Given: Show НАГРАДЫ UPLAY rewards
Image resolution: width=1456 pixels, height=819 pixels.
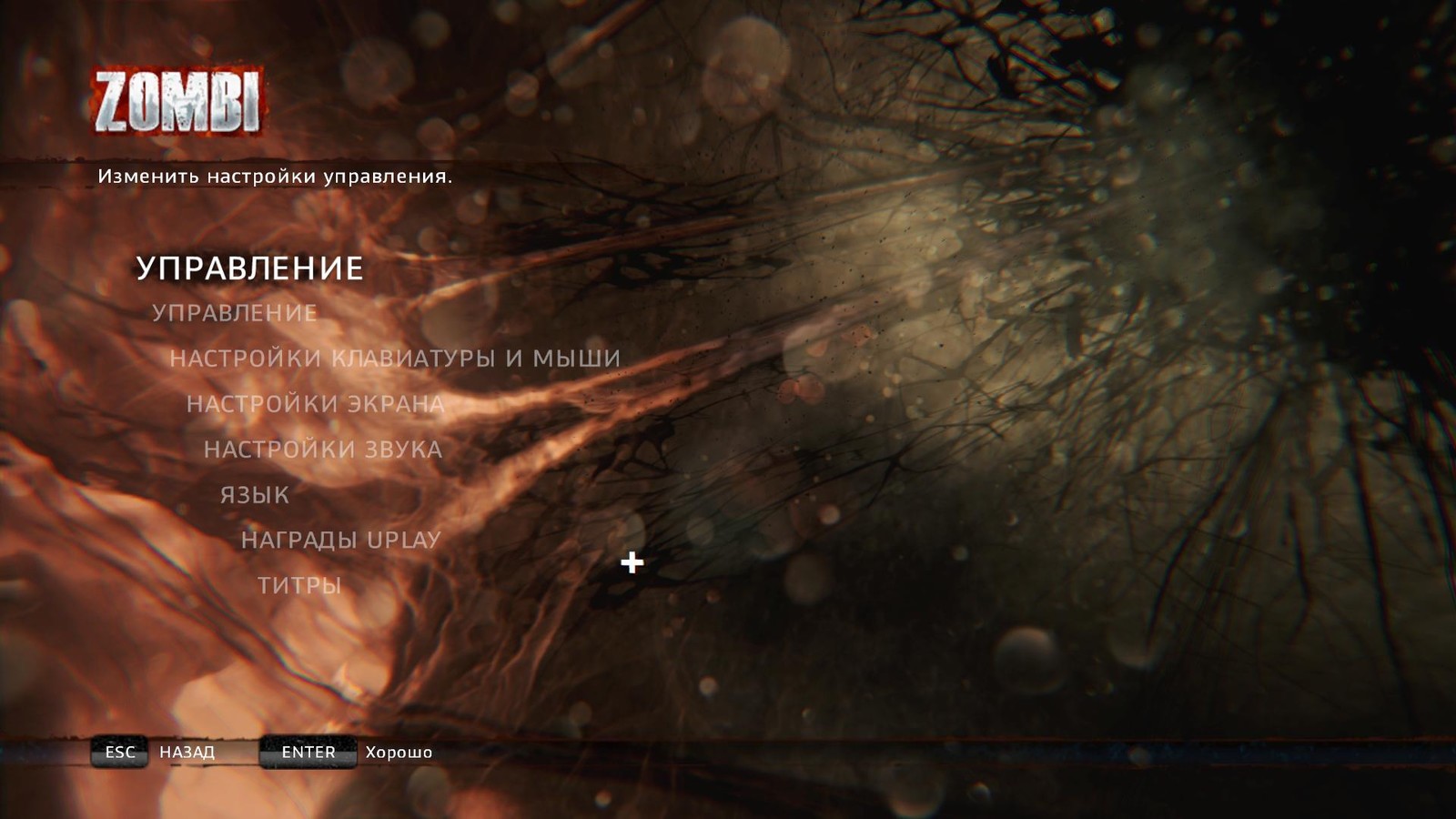Looking at the screenshot, I should (x=340, y=540).
